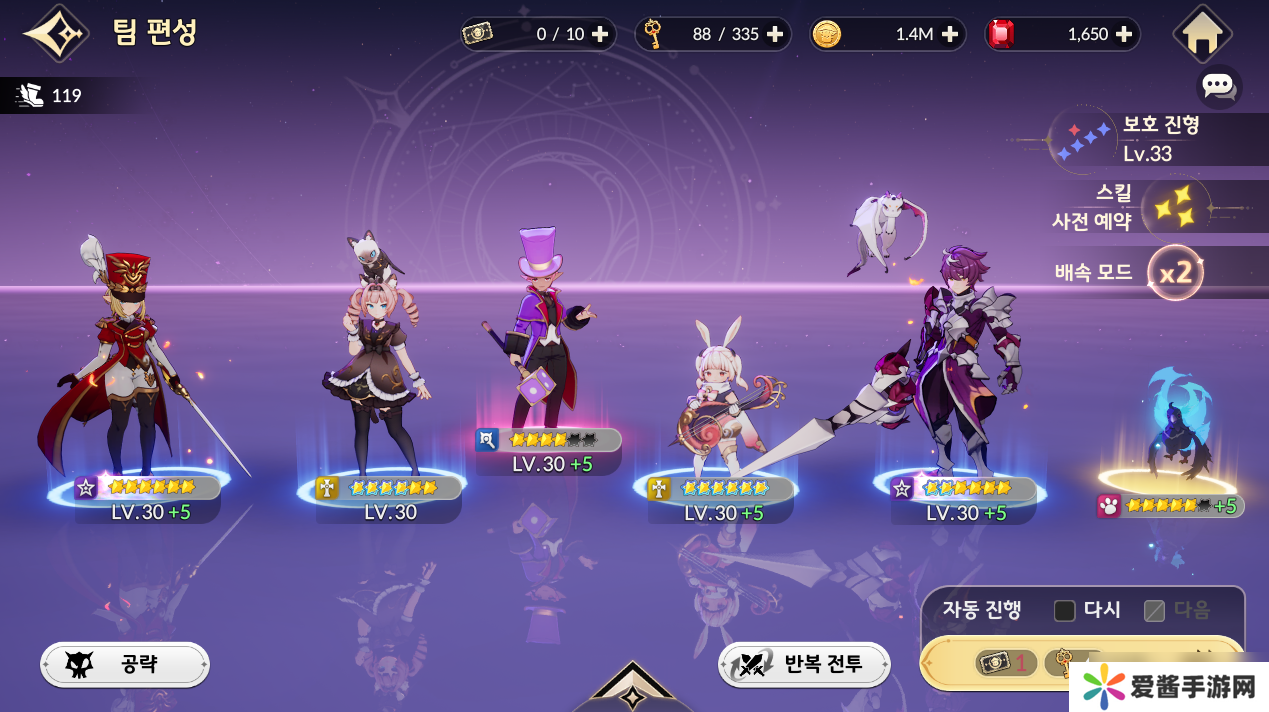Choose the purple top hat magician hero
Screen dimensions: 1269x712
coord(545,340)
